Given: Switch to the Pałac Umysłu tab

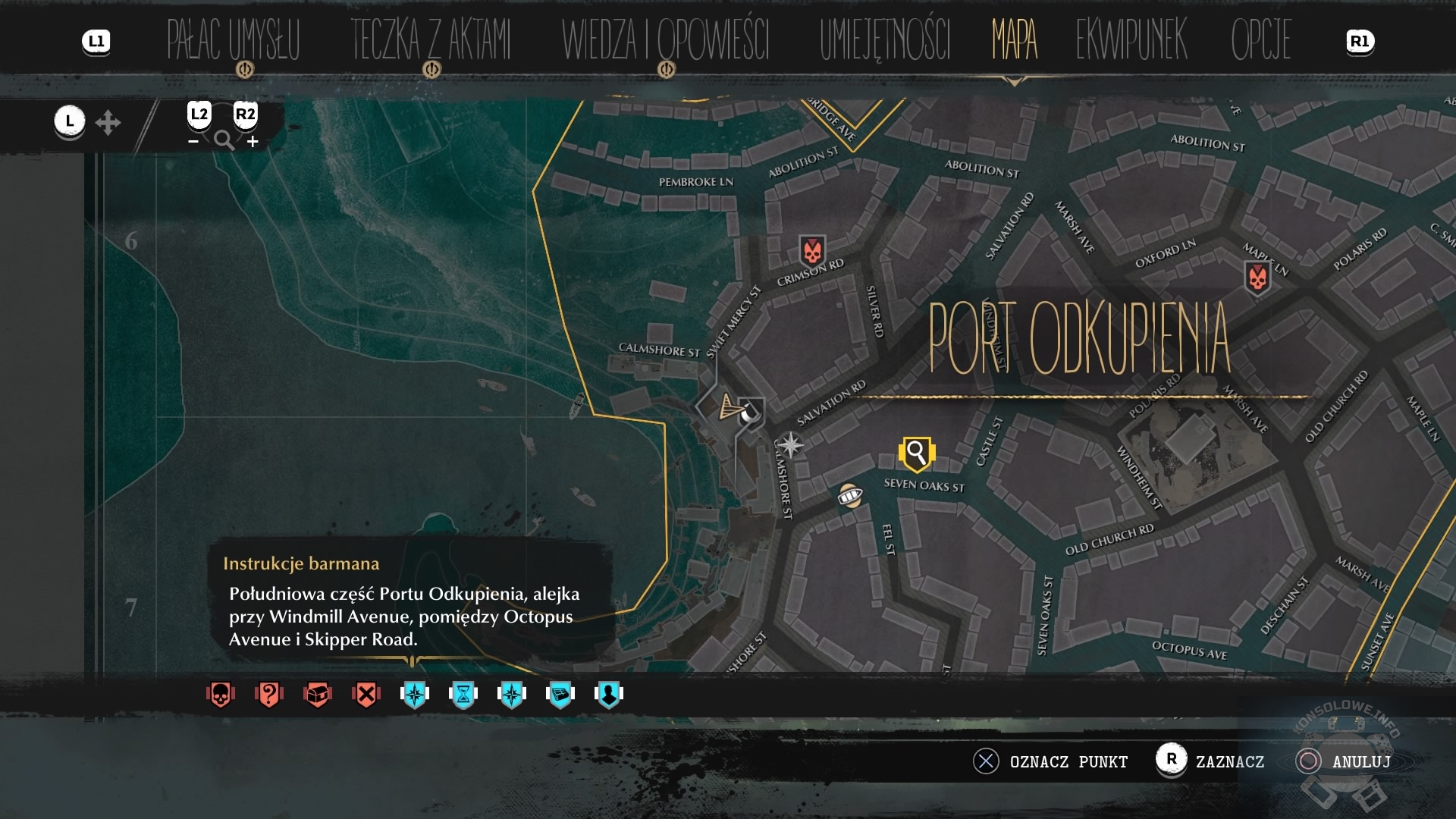Looking at the screenshot, I should pos(233,39).
